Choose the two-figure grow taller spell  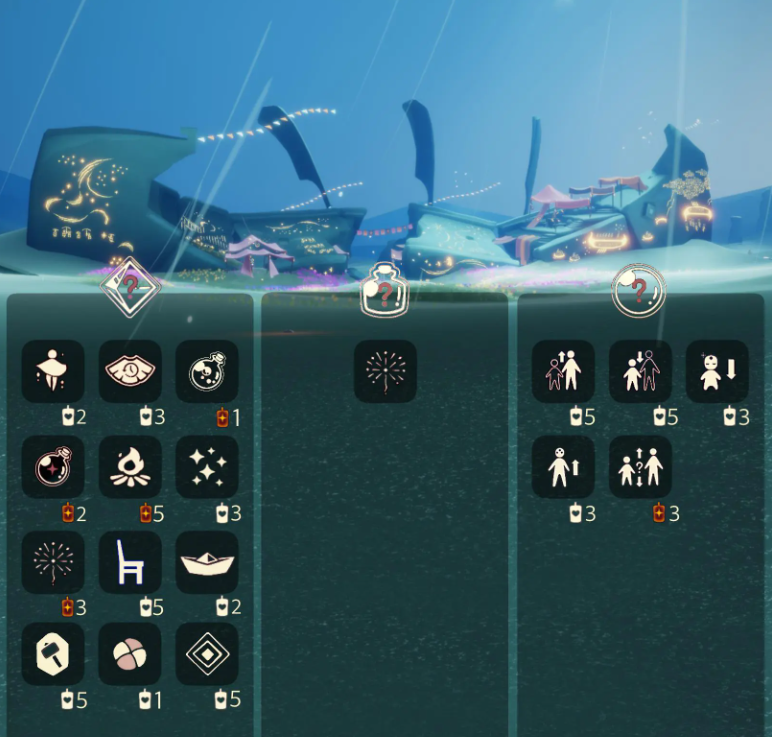click(x=563, y=371)
